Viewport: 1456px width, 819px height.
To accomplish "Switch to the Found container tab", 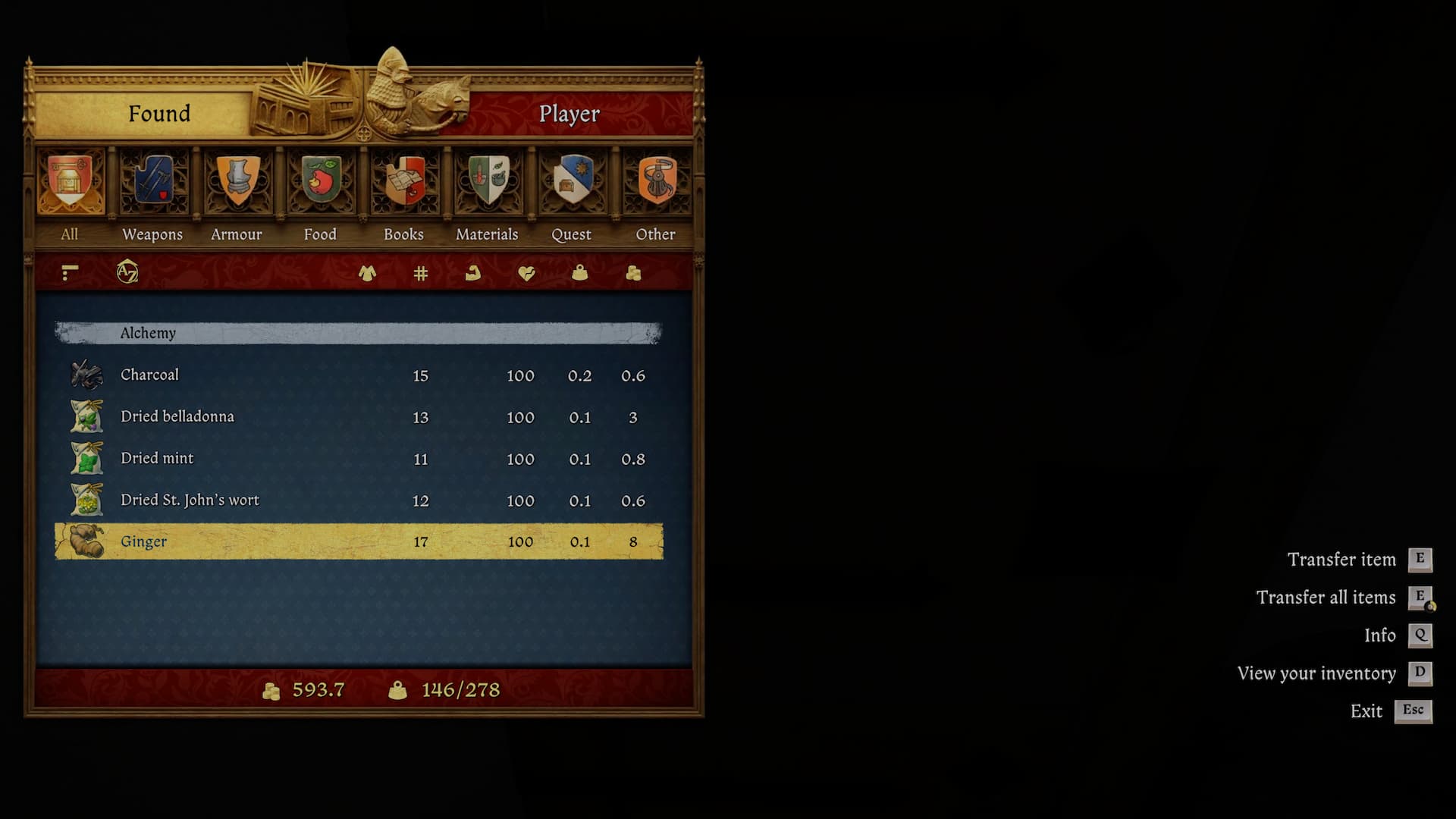I will click(158, 114).
